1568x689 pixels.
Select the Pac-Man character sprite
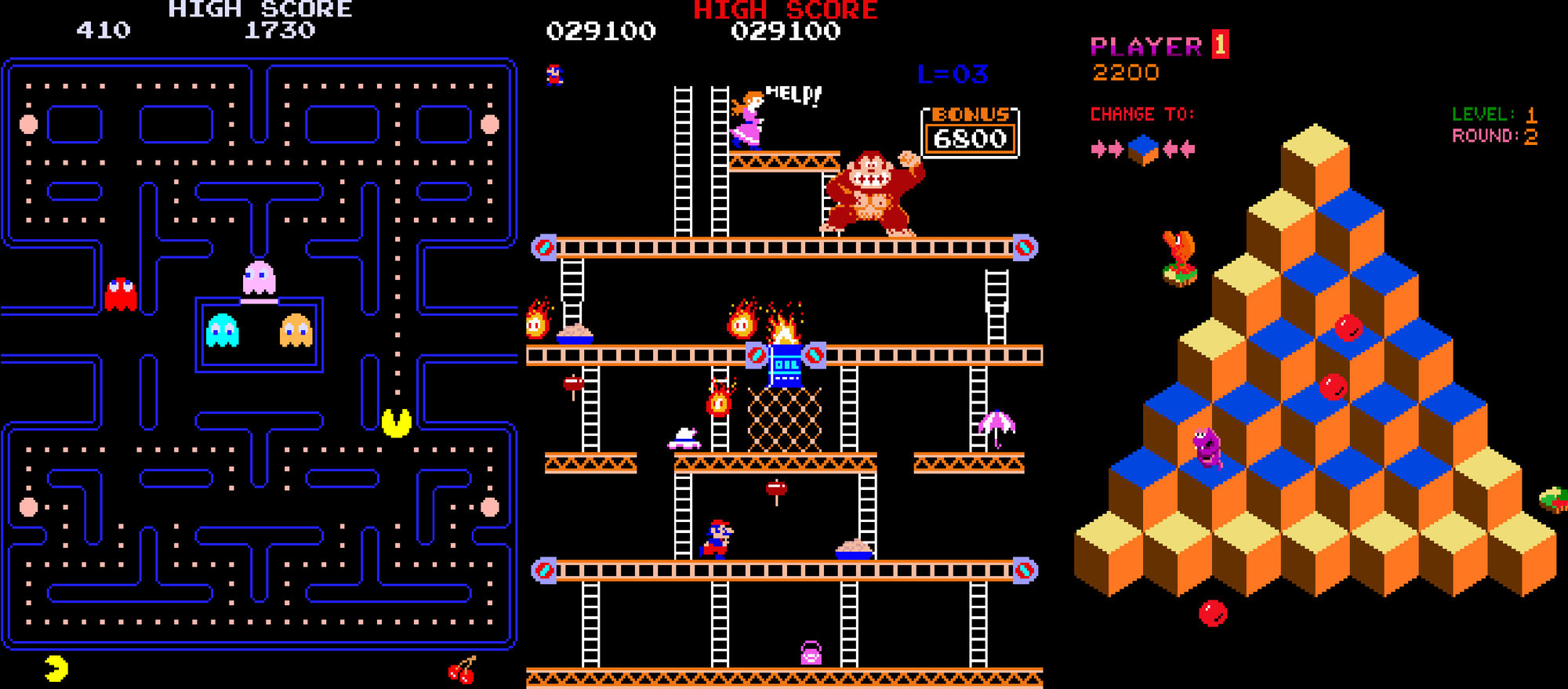click(396, 423)
